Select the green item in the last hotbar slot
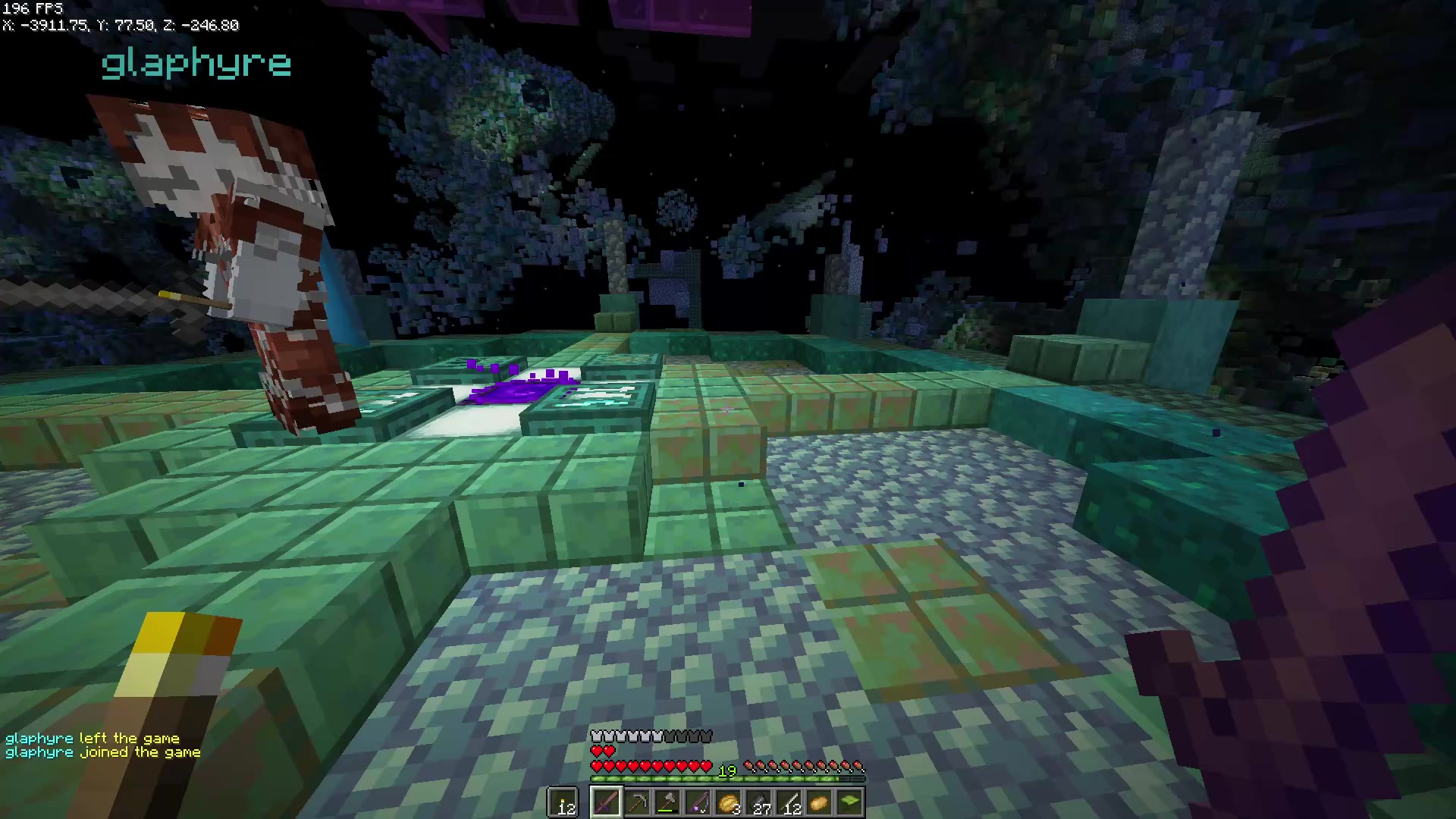This screenshot has height=819, width=1456. click(x=850, y=802)
